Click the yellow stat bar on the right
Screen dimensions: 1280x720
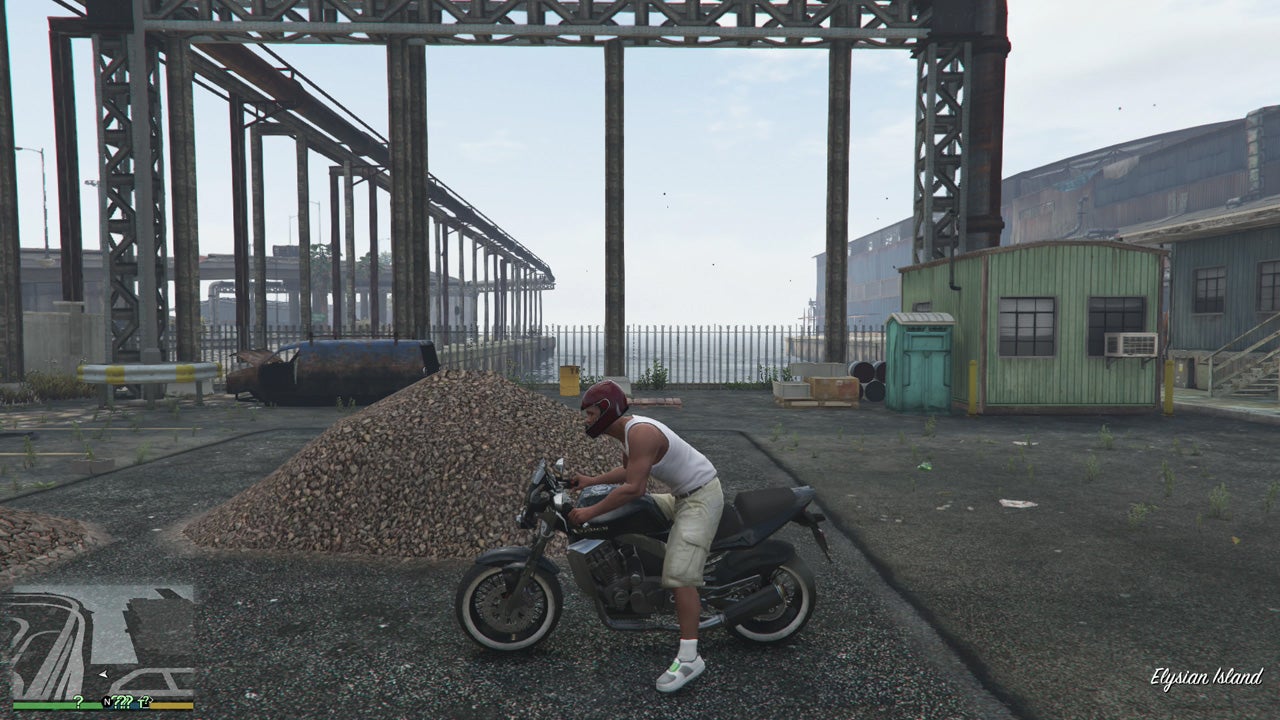click(170, 704)
